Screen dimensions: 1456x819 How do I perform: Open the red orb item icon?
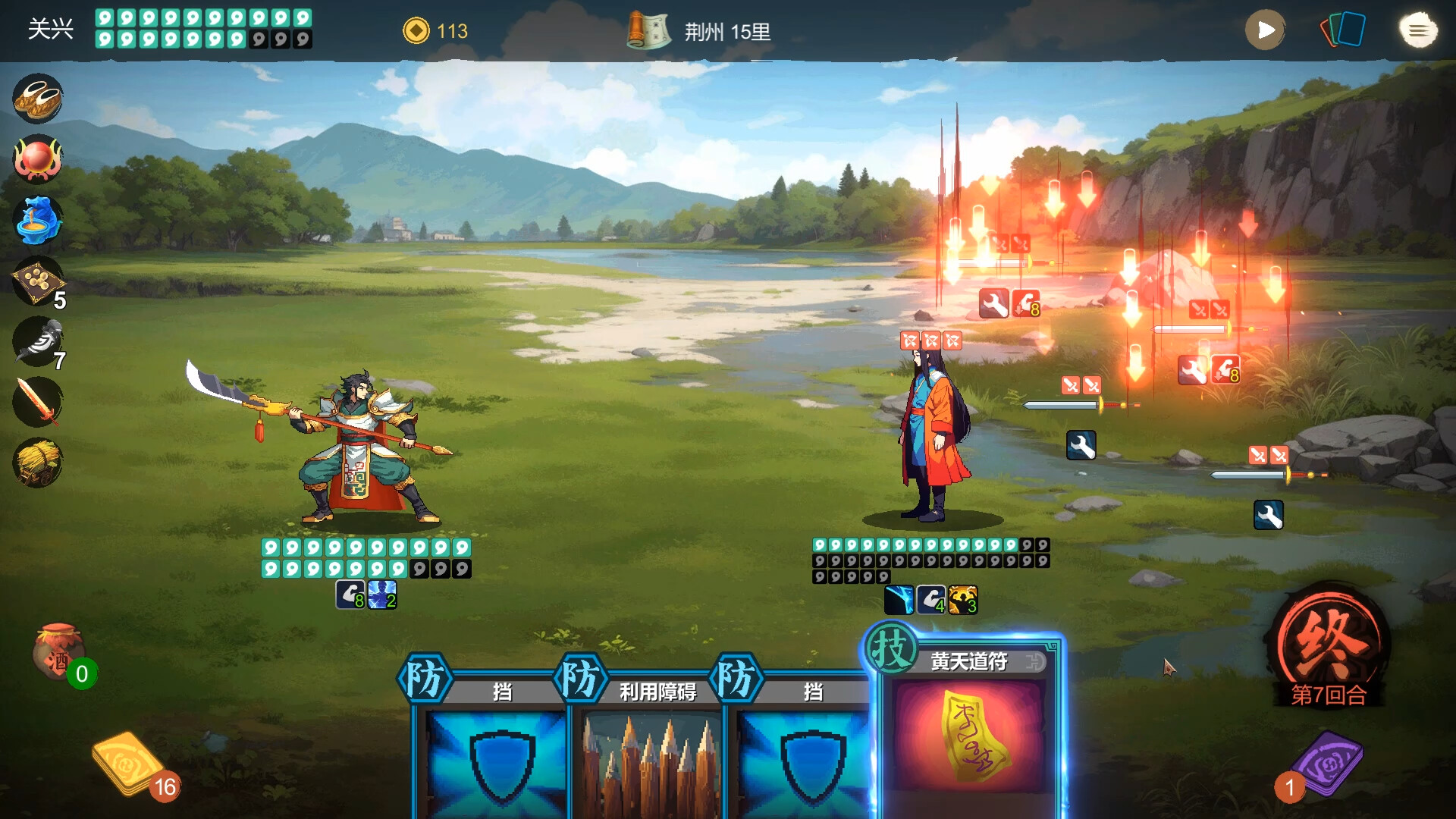click(x=37, y=158)
